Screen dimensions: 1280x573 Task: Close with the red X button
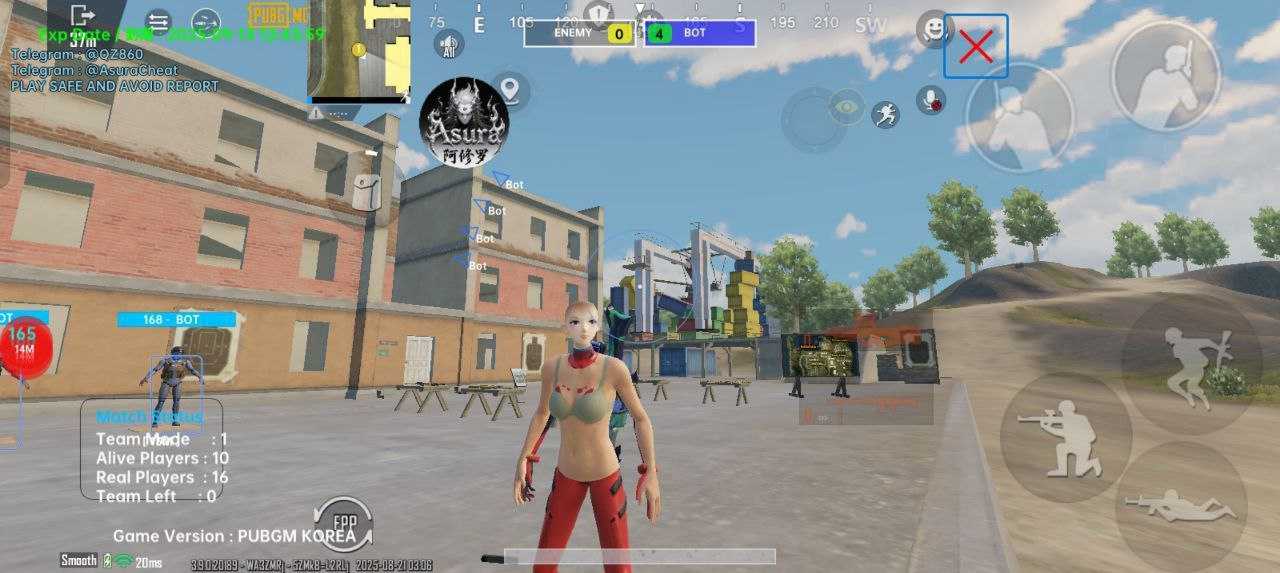[975, 46]
